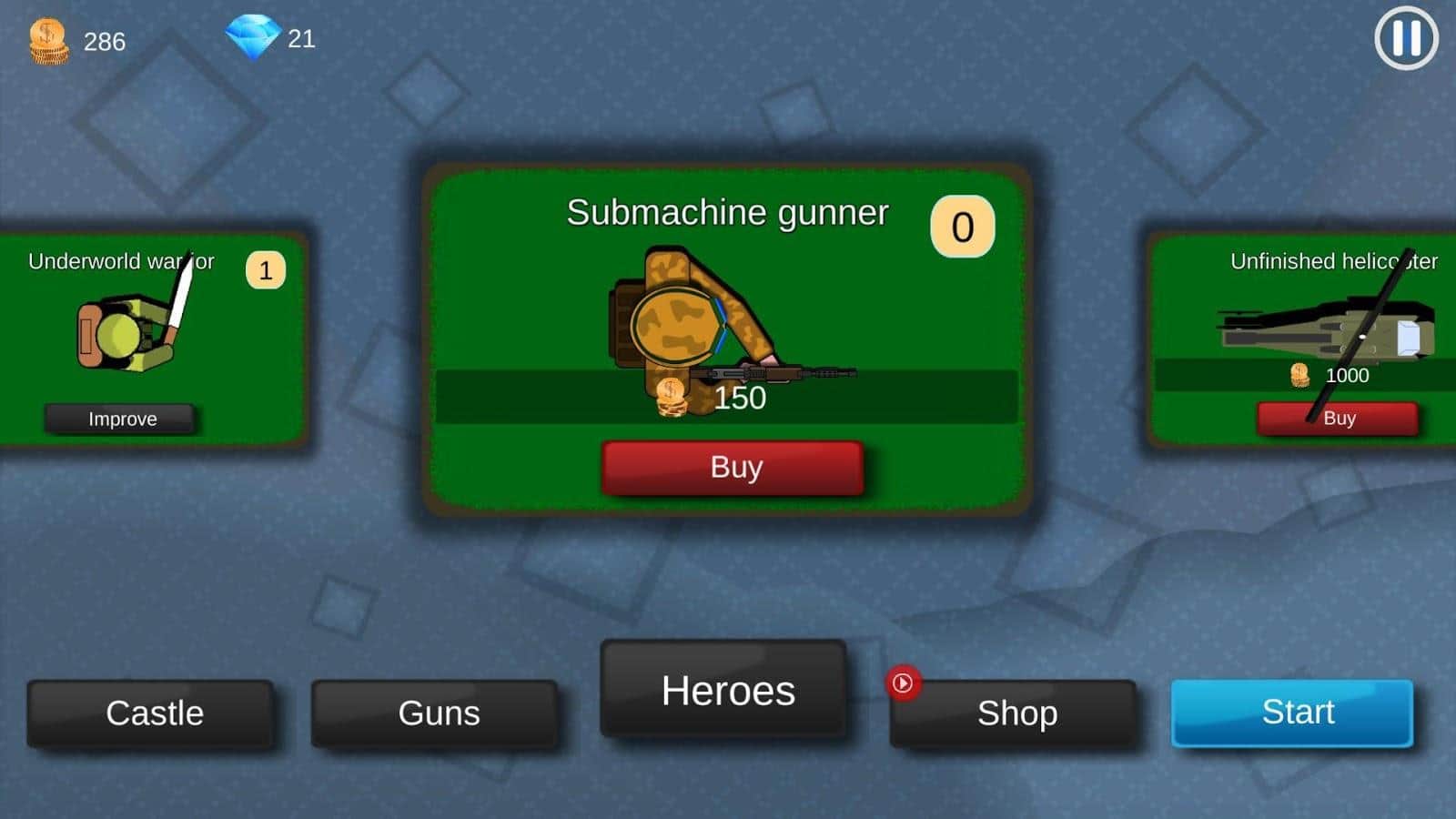Click the red notification badge near Shop

(902, 684)
